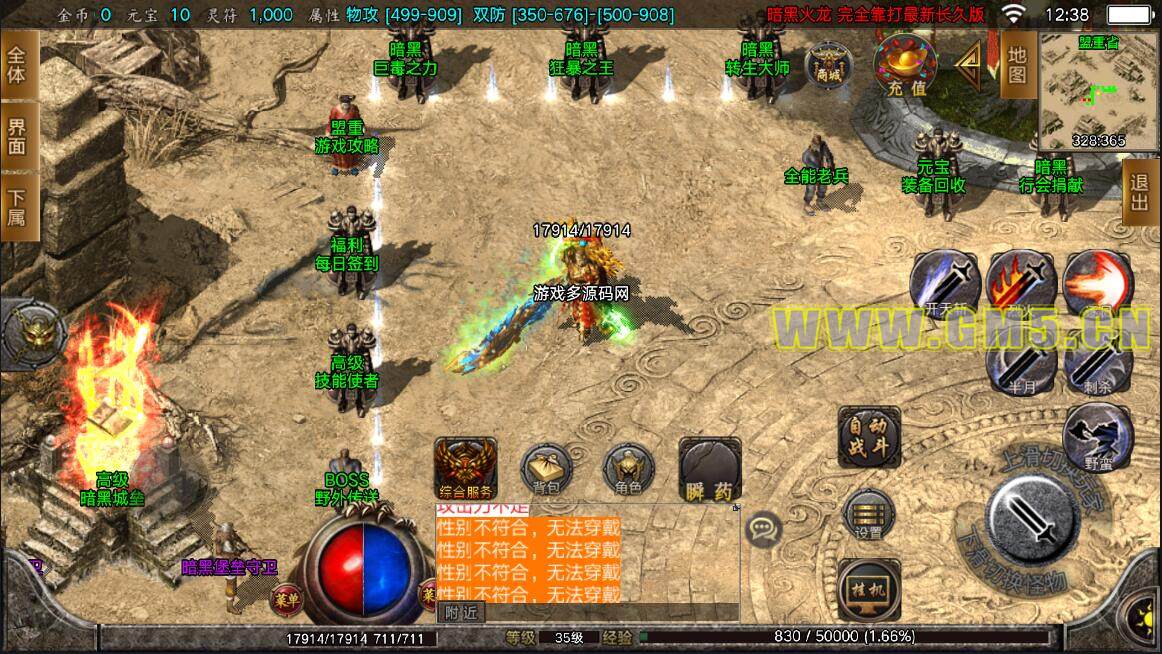Select the 全体 tab on the left
1162x654 pixels.
tap(18, 65)
